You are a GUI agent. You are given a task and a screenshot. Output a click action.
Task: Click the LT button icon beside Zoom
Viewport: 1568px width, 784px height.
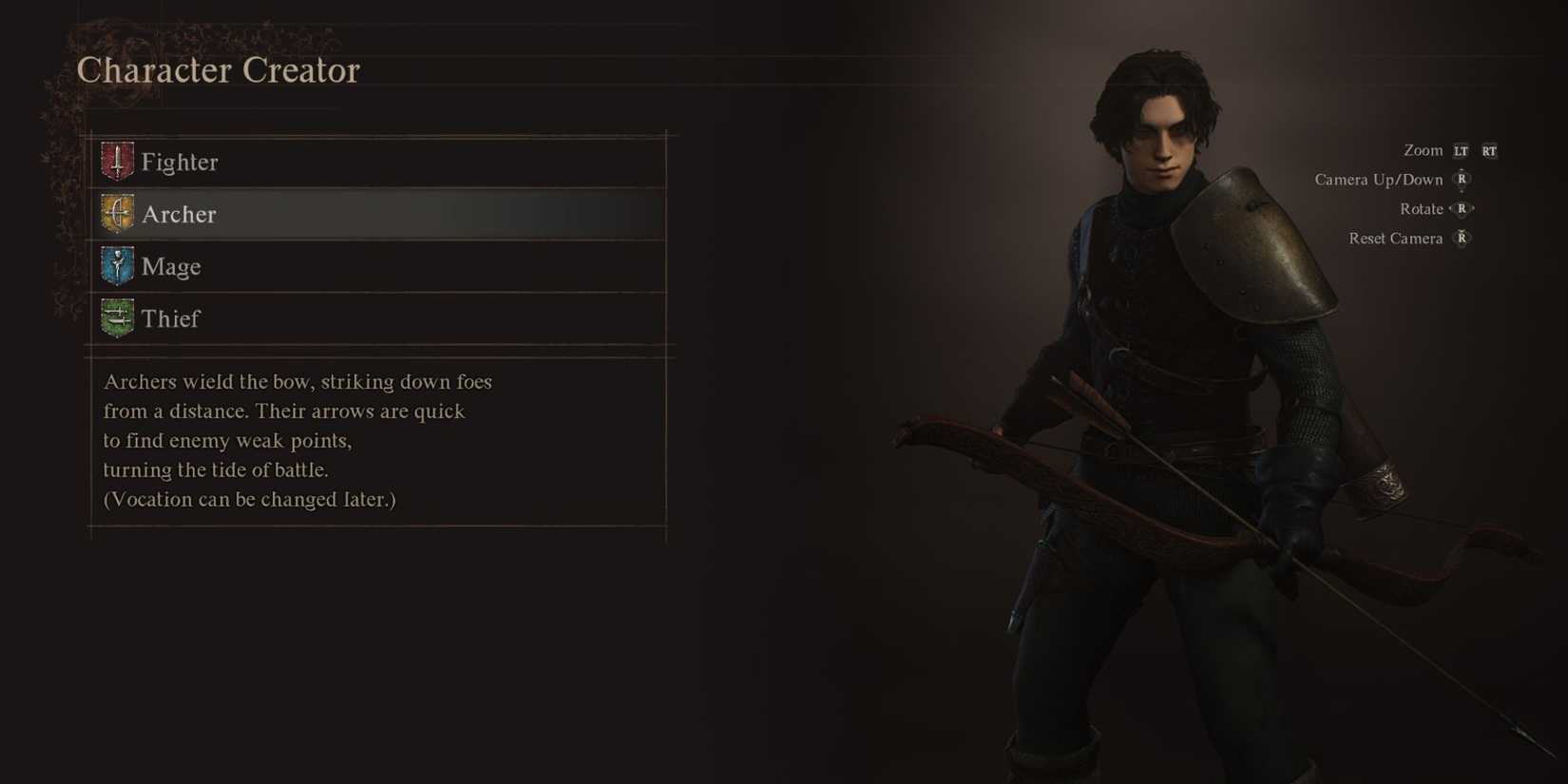pos(1460,150)
